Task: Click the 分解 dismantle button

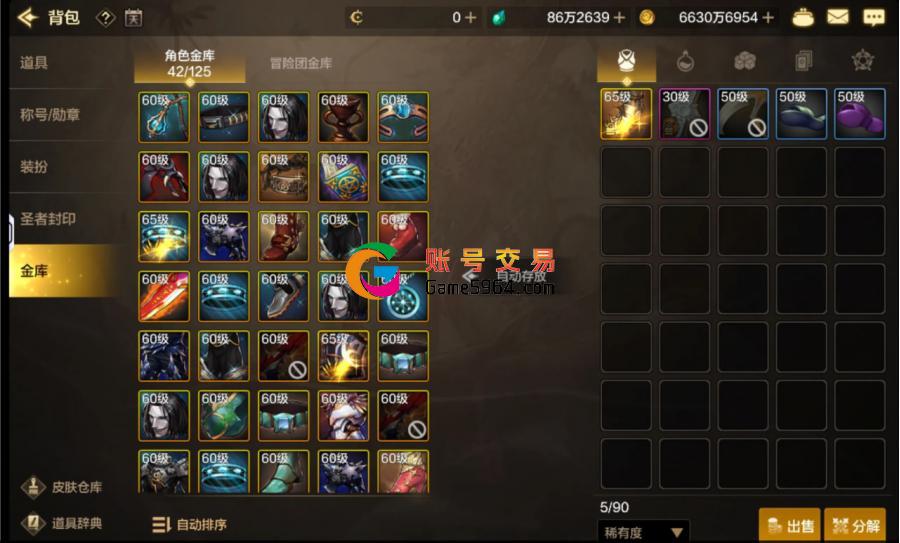Action: pyautogui.click(x=855, y=525)
